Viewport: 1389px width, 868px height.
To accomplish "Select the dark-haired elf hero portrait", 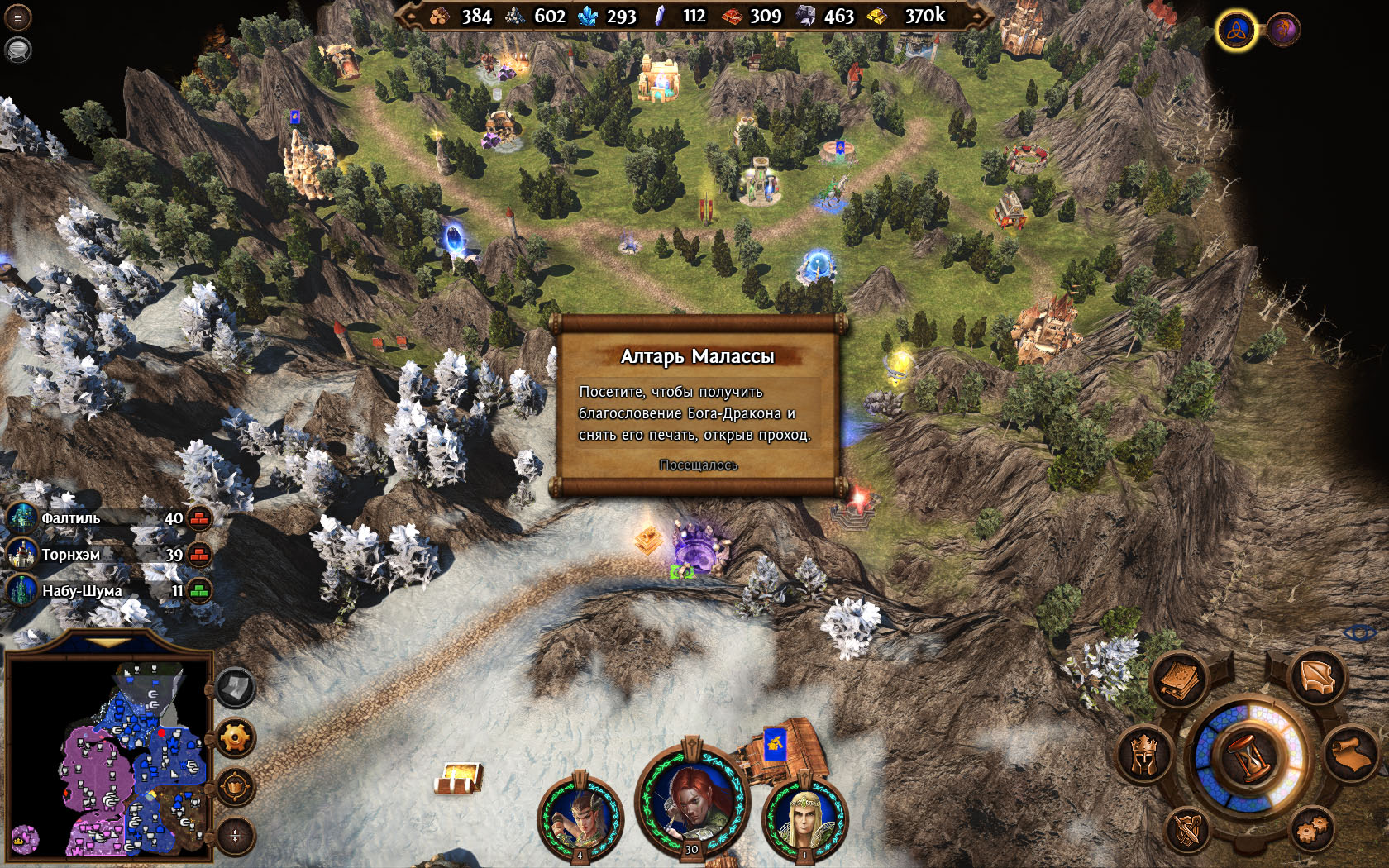I will 580,818.
